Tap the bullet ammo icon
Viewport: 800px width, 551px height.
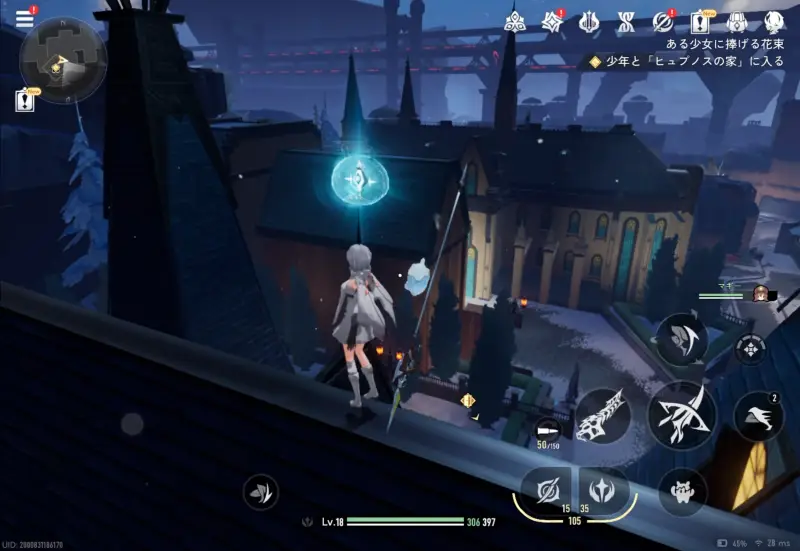click(548, 428)
